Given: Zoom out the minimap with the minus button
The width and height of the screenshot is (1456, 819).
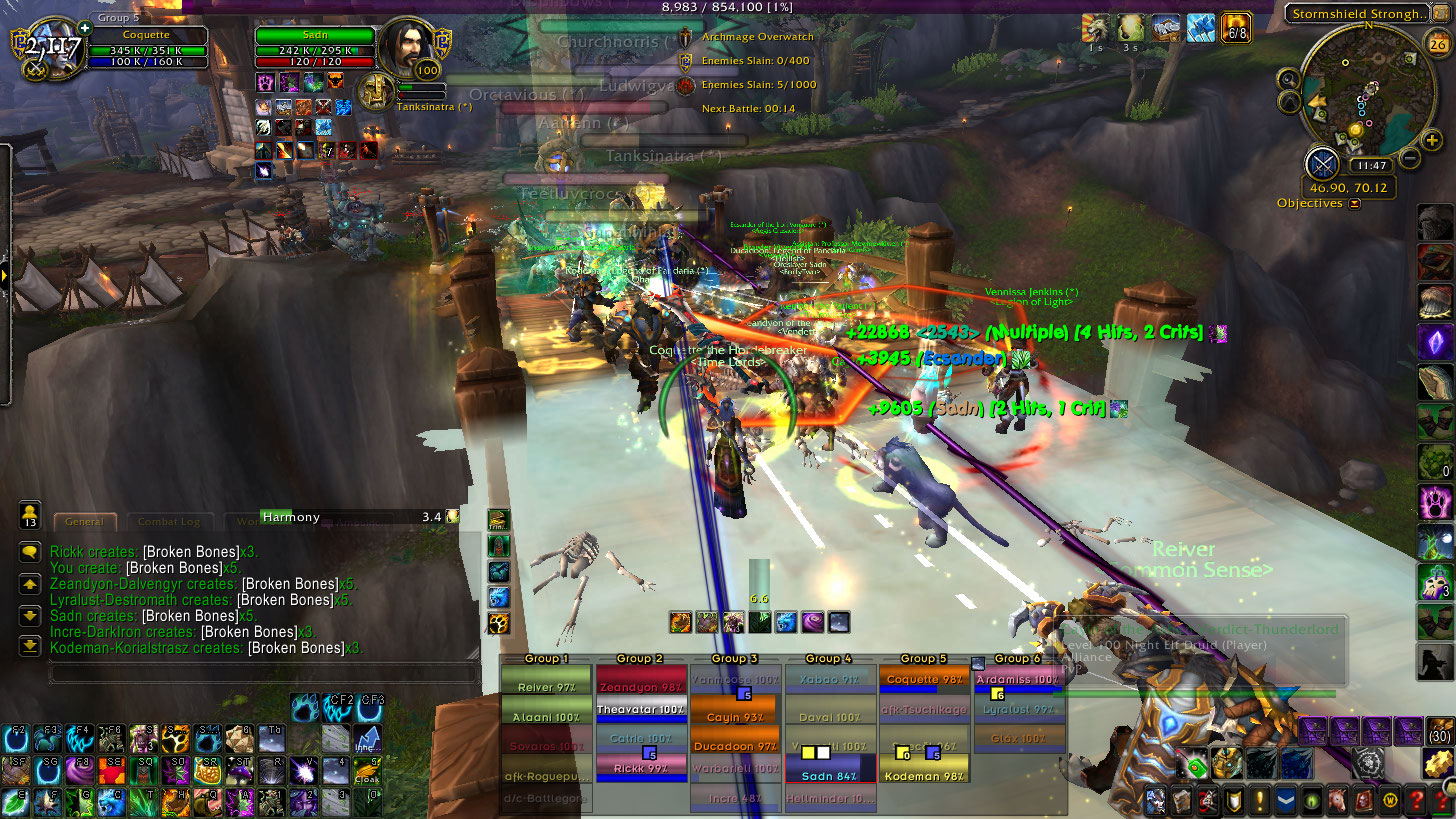Looking at the screenshot, I should (1409, 157).
